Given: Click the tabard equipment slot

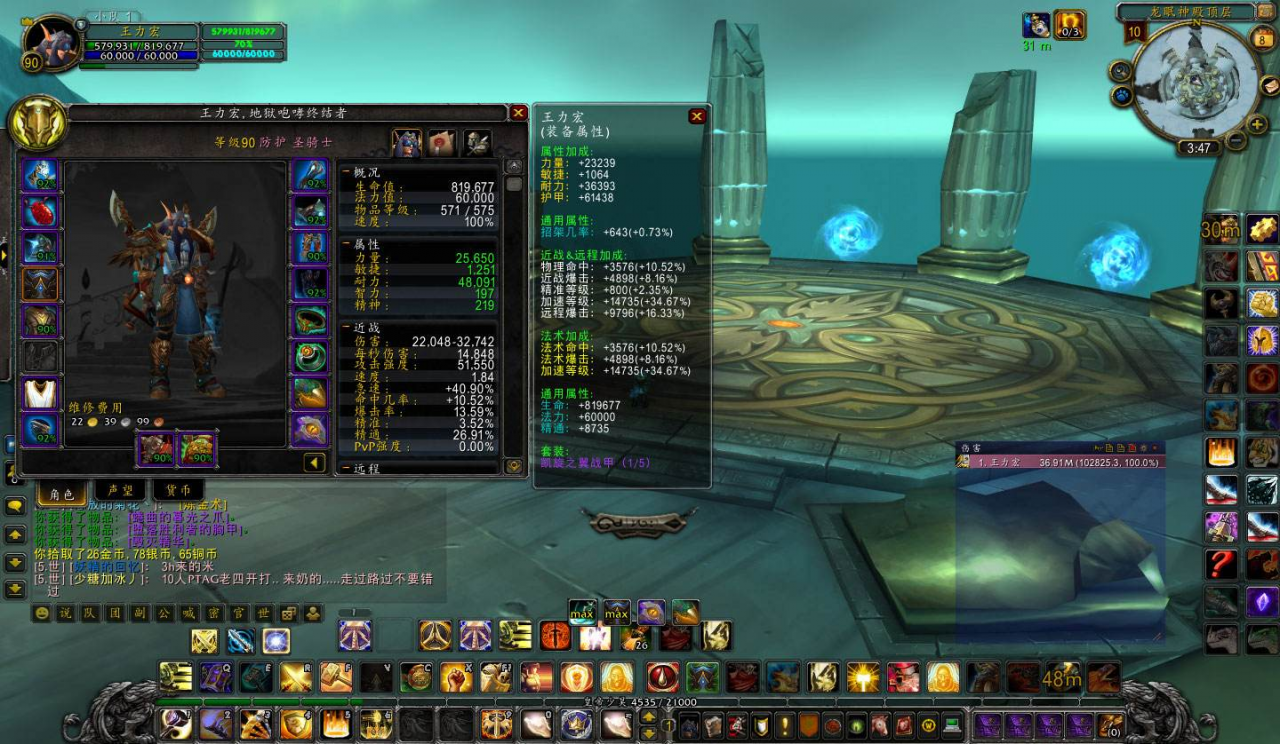Looking at the screenshot, I should [41, 393].
